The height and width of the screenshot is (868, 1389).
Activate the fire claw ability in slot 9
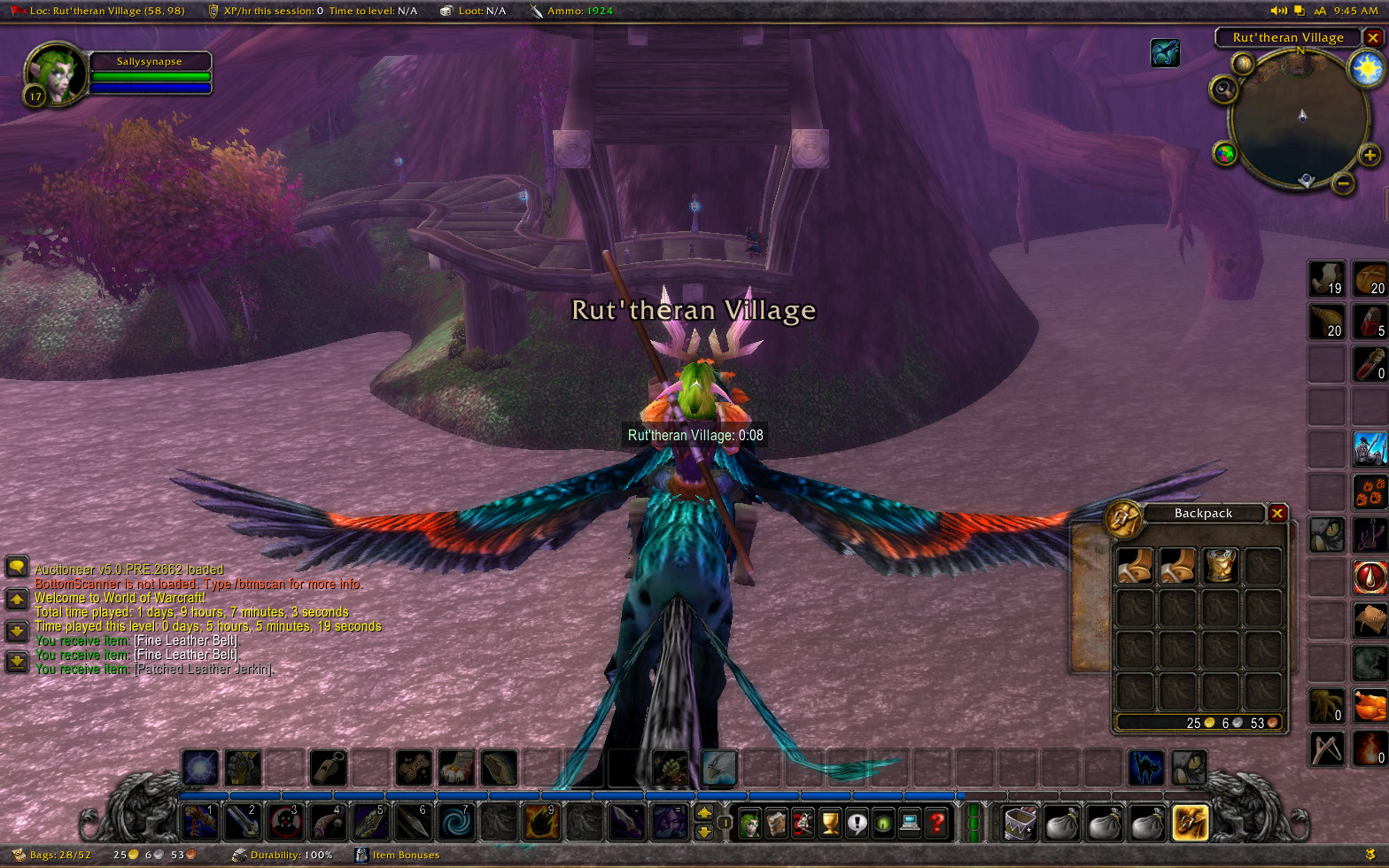point(540,822)
